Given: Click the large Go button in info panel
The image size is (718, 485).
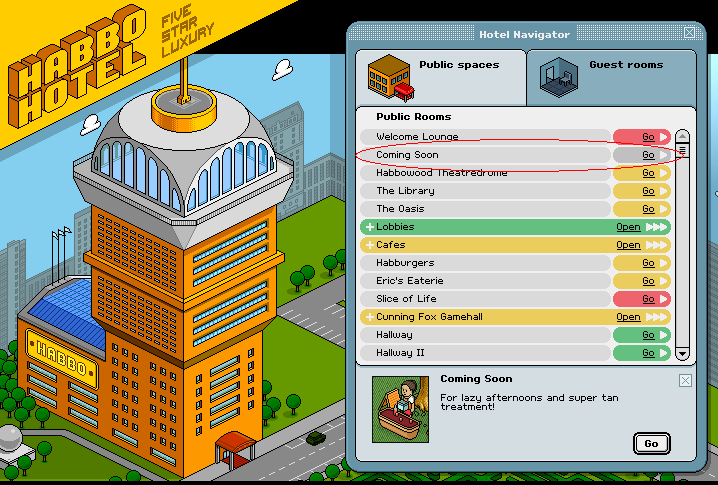Looking at the screenshot, I should (x=651, y=443).
